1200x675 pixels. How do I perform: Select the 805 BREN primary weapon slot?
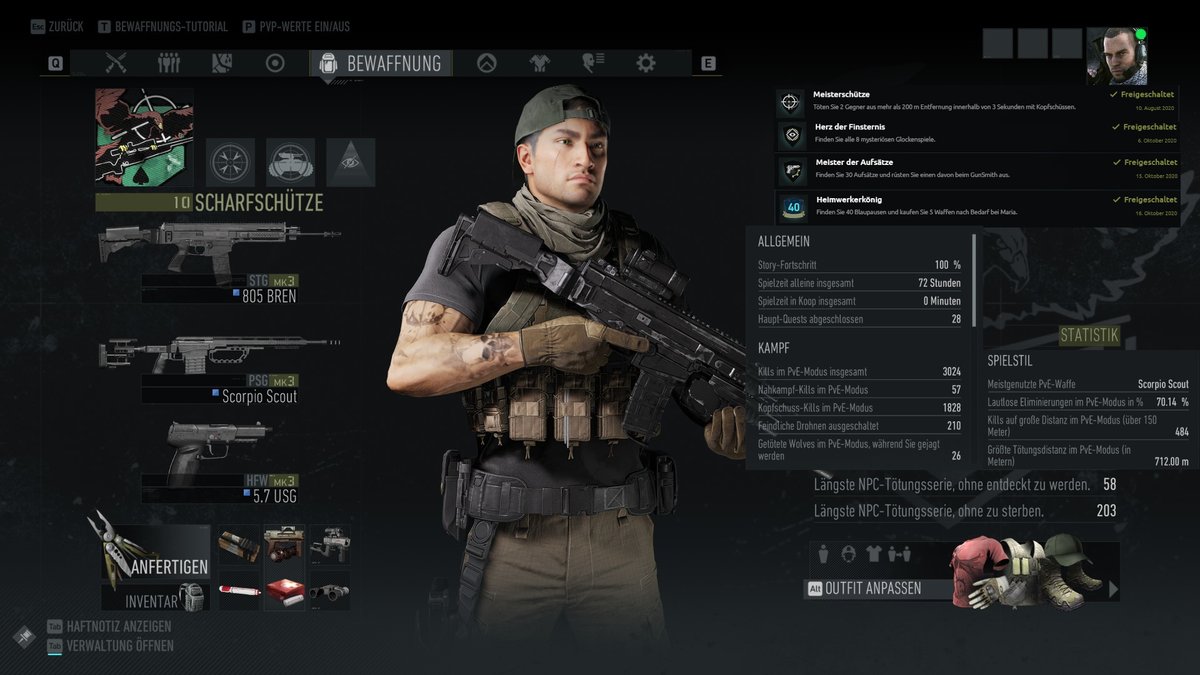point(220,262)
